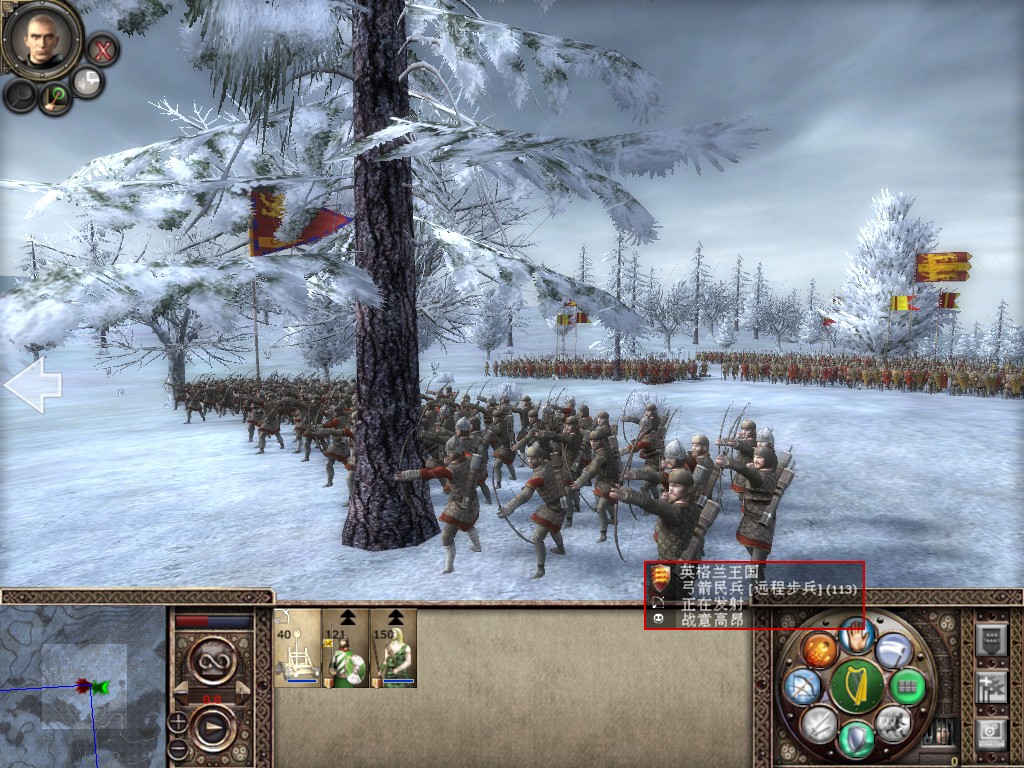This screenshot has height=768, width=1024.
Task: Zoom out the minimap with minus button
Action: tap(177, 747)
